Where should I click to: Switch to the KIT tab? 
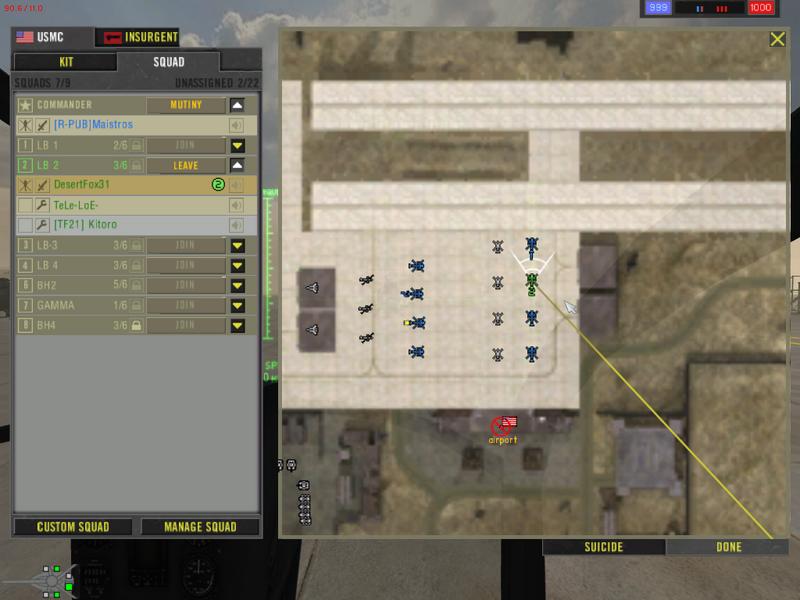[66, 62]
